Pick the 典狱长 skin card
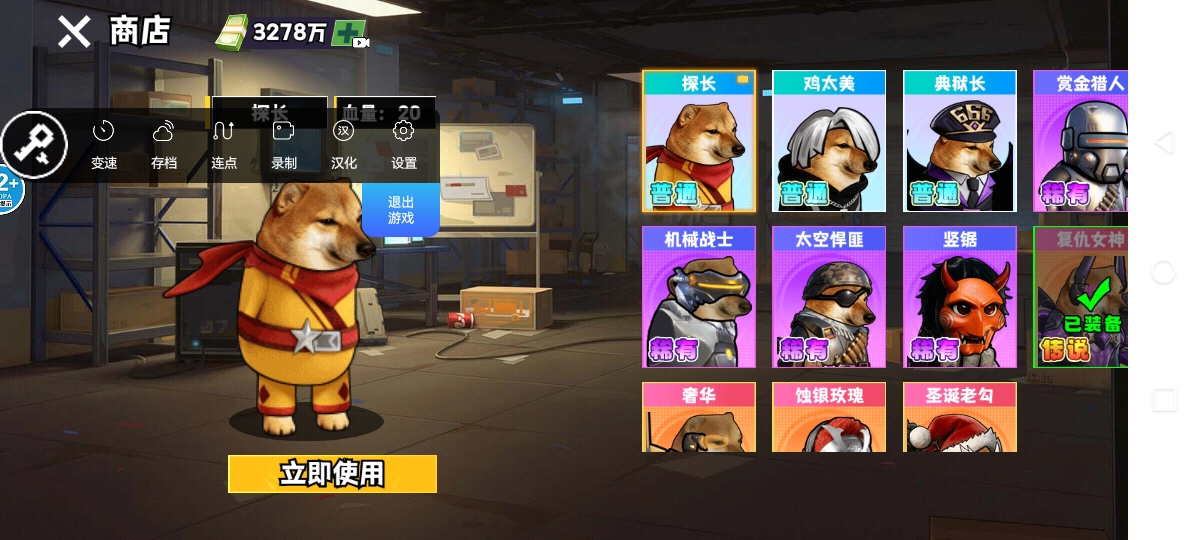 coord(960,142)
